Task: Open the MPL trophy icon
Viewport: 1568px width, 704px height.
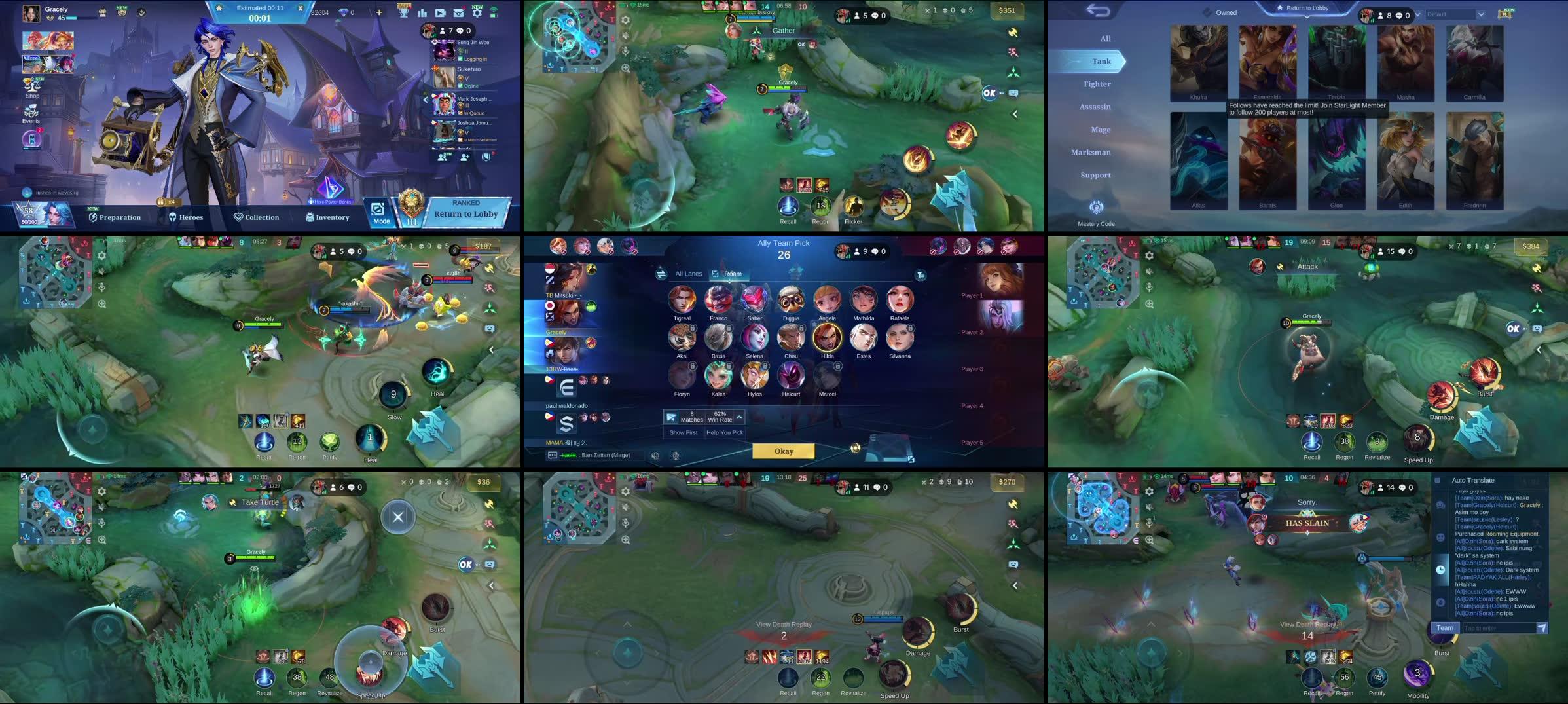Action: click(x=403, y=14)
